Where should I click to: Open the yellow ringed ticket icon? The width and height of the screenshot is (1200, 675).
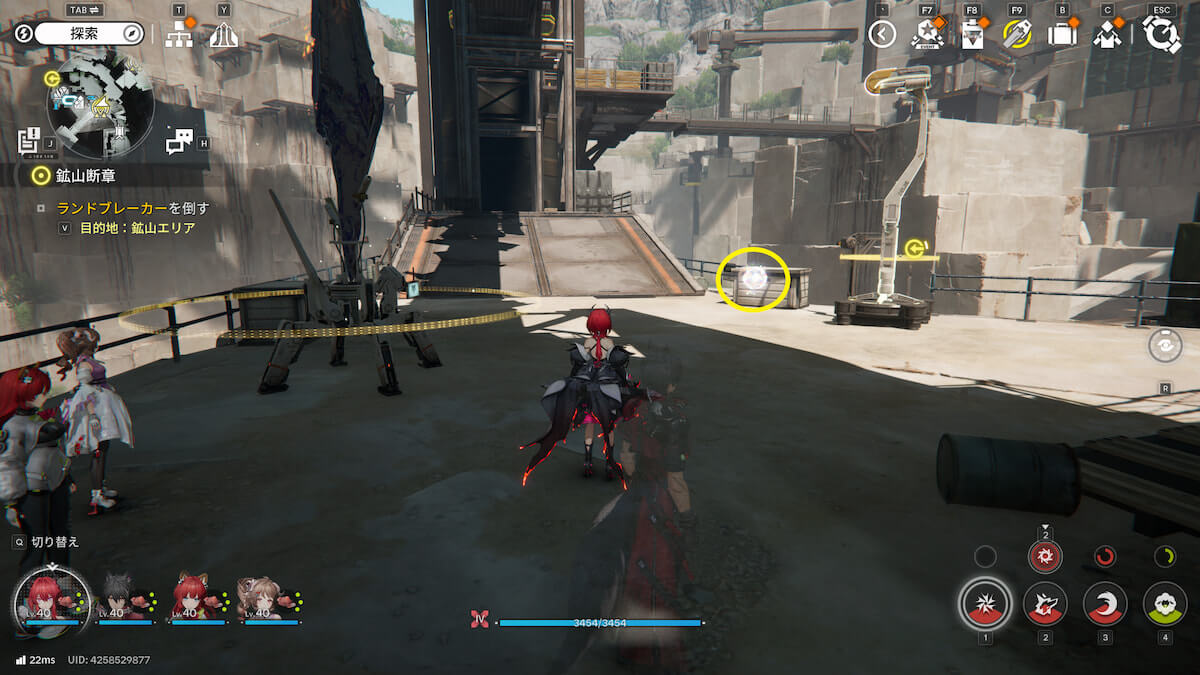point(1016,35)
